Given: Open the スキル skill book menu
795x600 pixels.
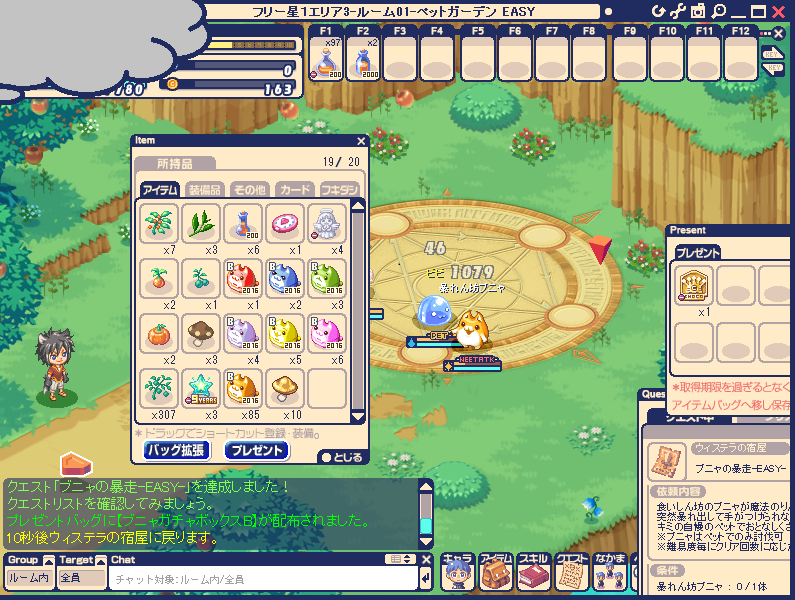Looking at the screenshot, I should pos(532,573).
